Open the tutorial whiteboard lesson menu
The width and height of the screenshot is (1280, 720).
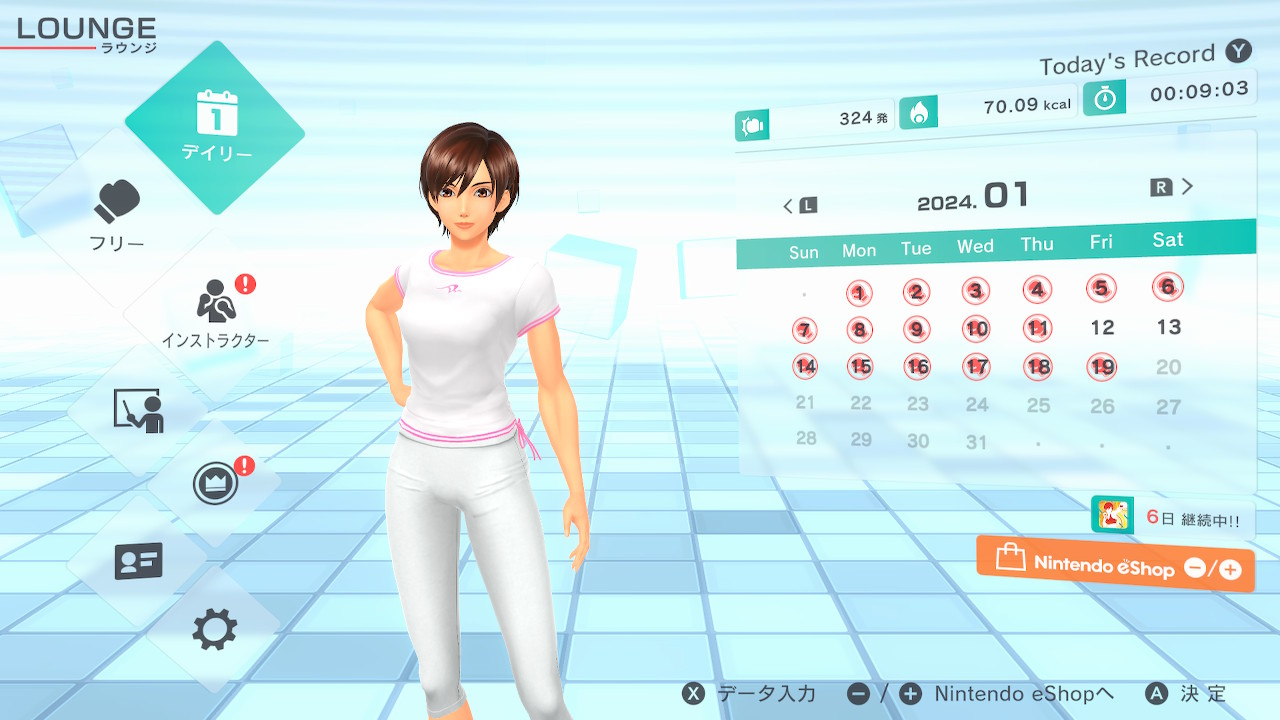(x=138, y=411)
